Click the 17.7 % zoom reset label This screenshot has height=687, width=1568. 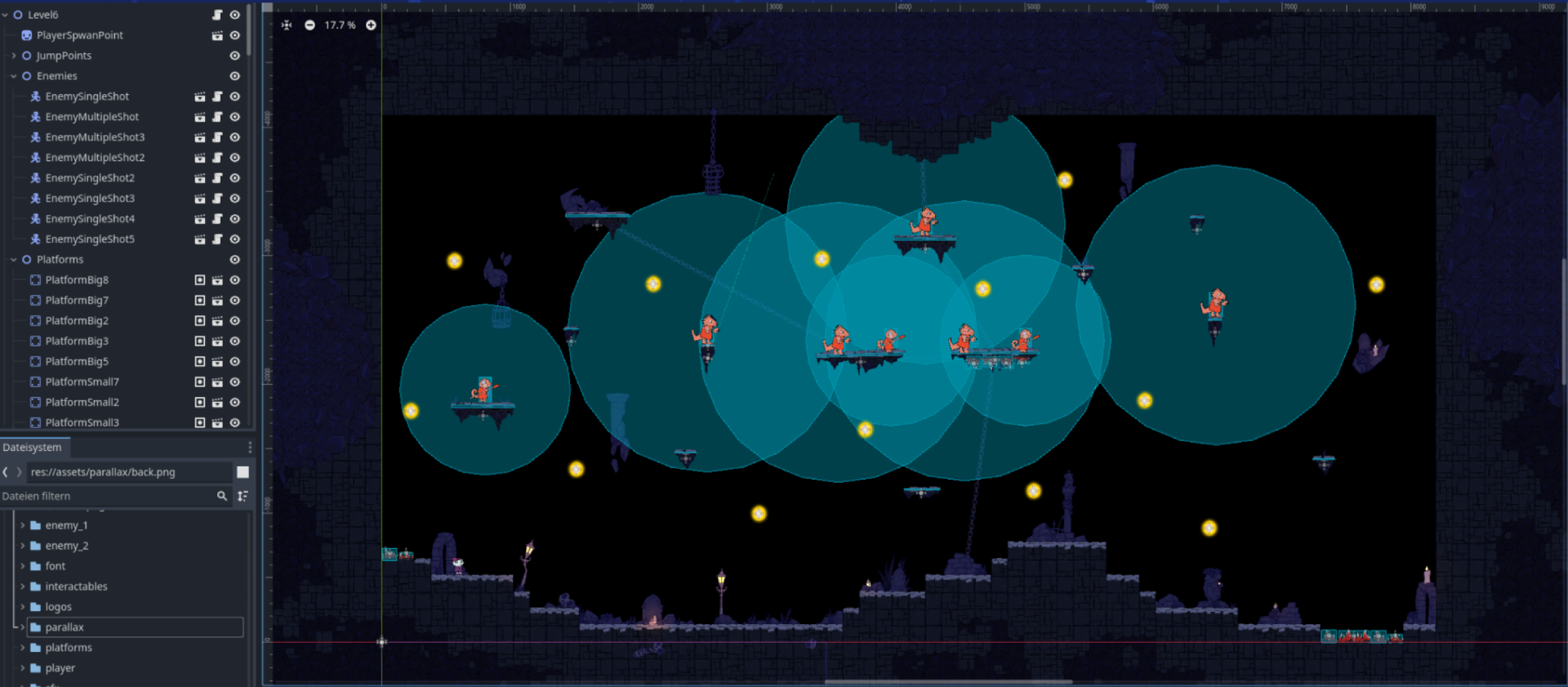point(337,25)
